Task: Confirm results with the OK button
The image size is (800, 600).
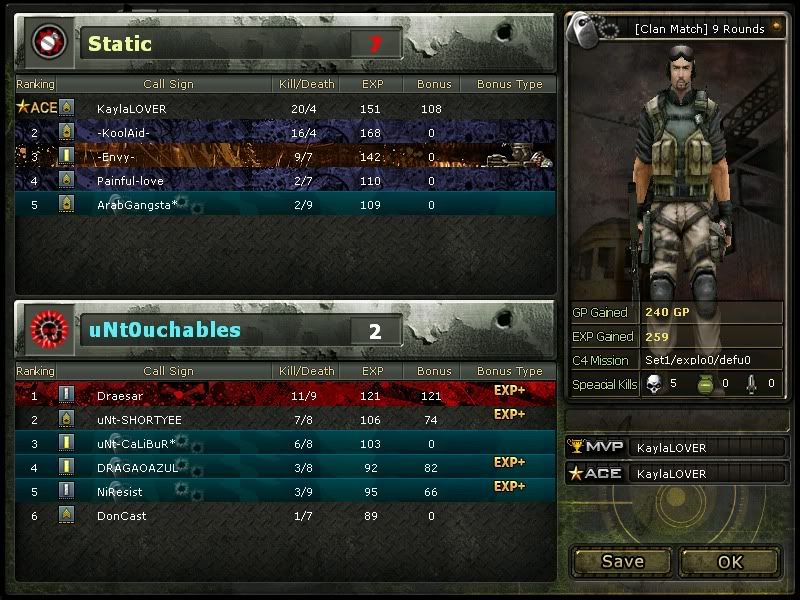Action: coord(730,561)
